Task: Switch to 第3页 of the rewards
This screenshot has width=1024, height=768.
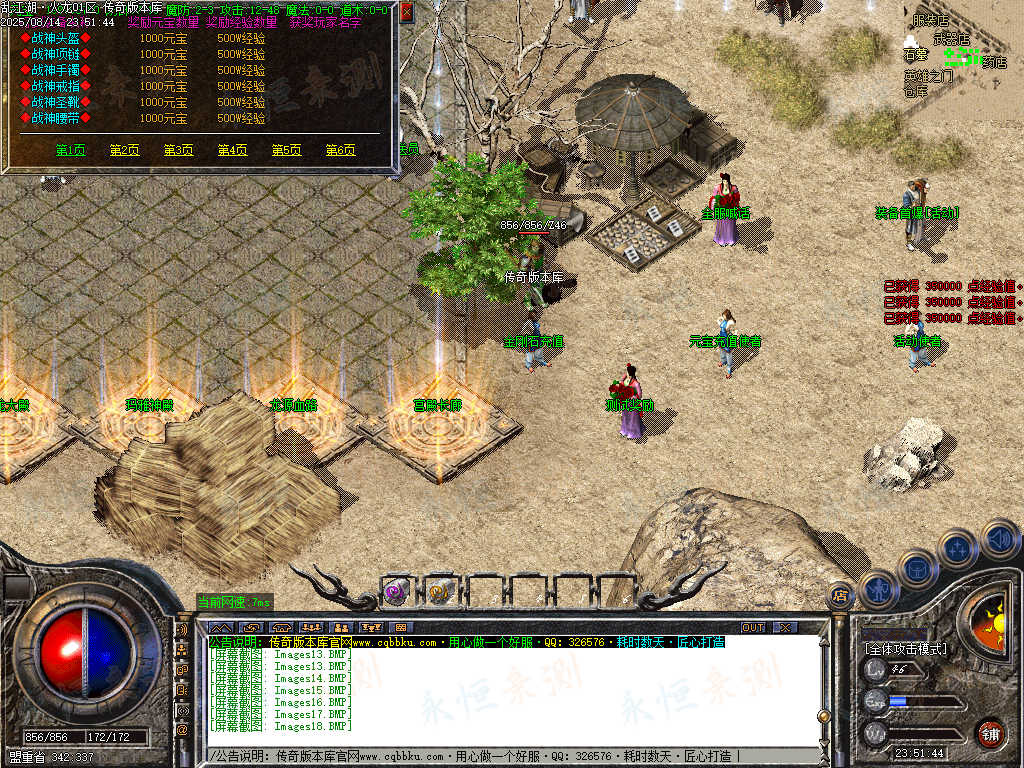Action: click(x=178, y=150)
